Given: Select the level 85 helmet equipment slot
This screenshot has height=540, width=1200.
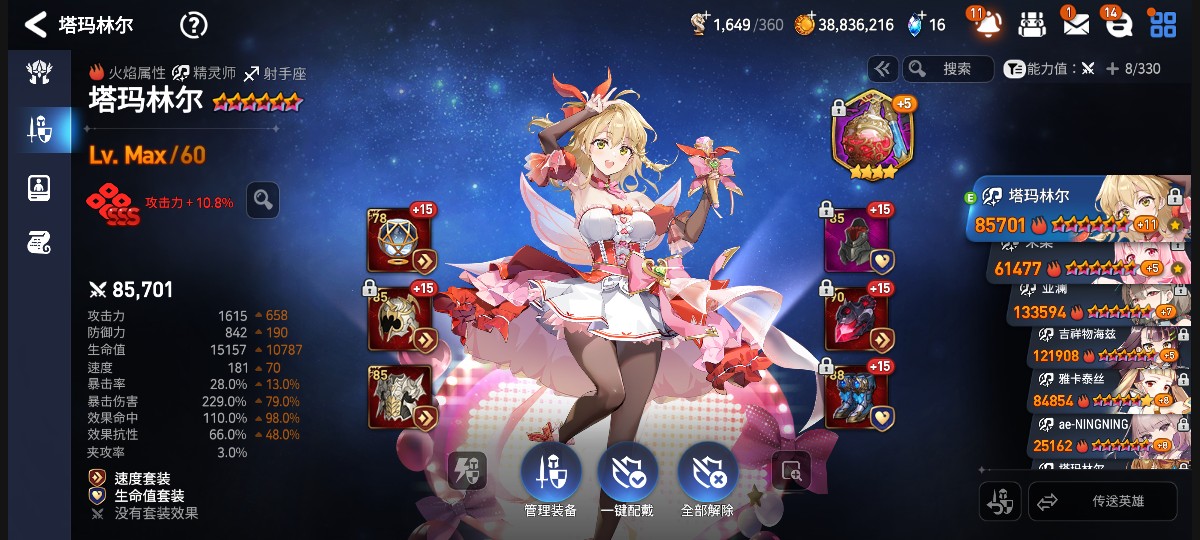Looking at the screenshot, I should [x=402, y=318].
